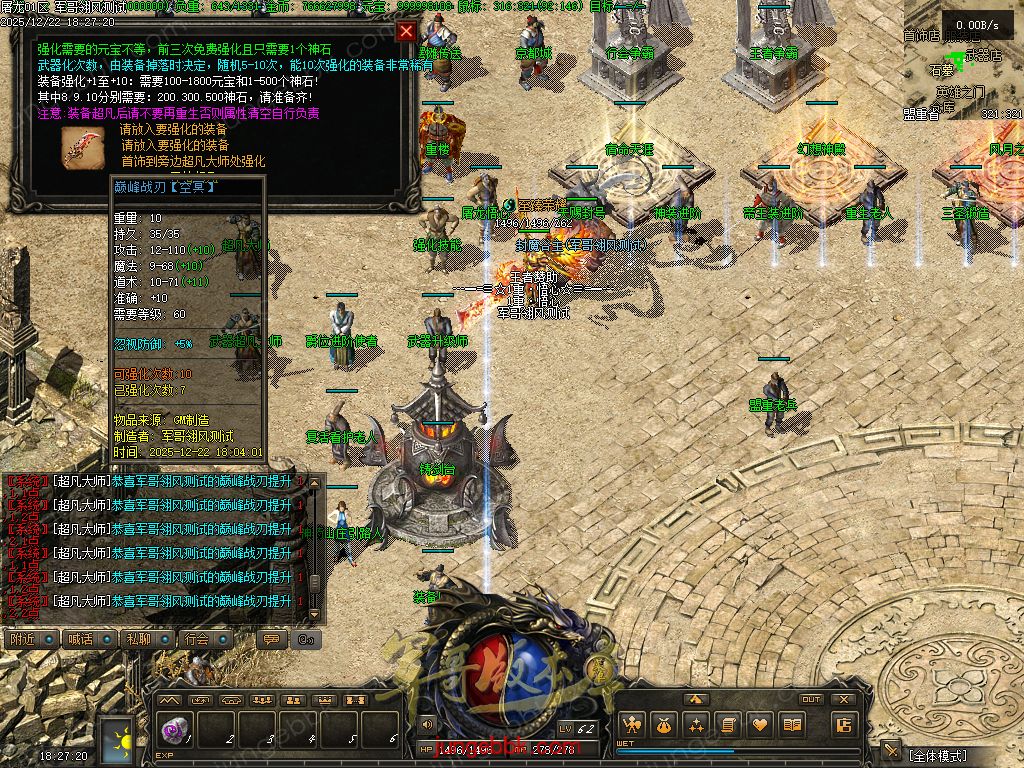Toggle the sound speaker button
The height and width of the screenshot is (768, 1024).
point(428,723)
